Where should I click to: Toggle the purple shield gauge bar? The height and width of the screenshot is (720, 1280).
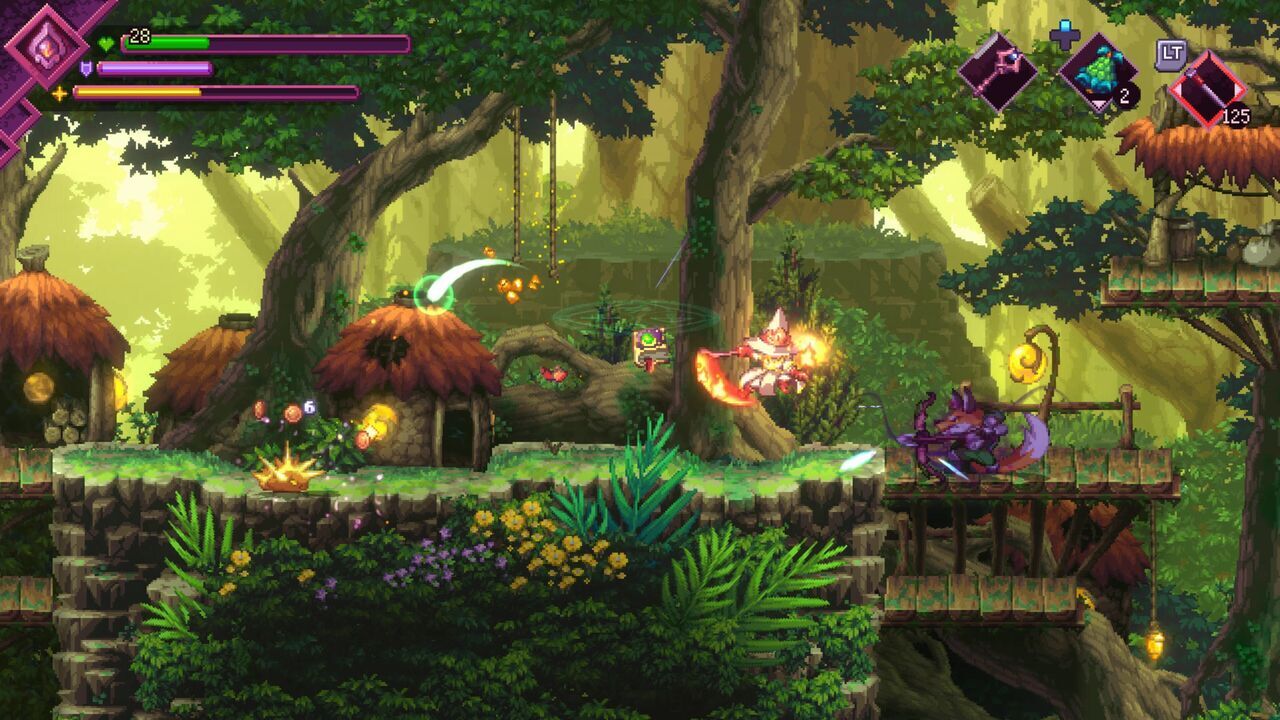pyautogui.click(x=155, y=68)
